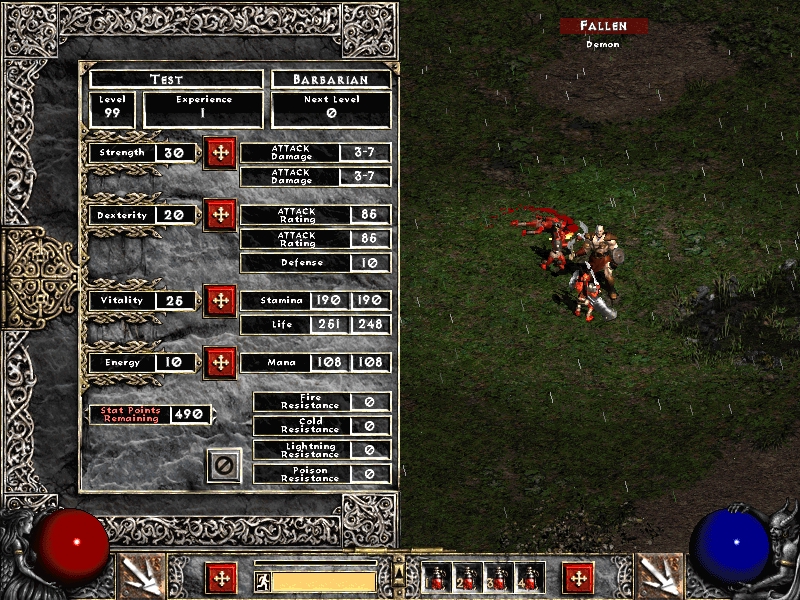
Task: Toggle run/walk with the running man icon
Action: coord(263,581)
